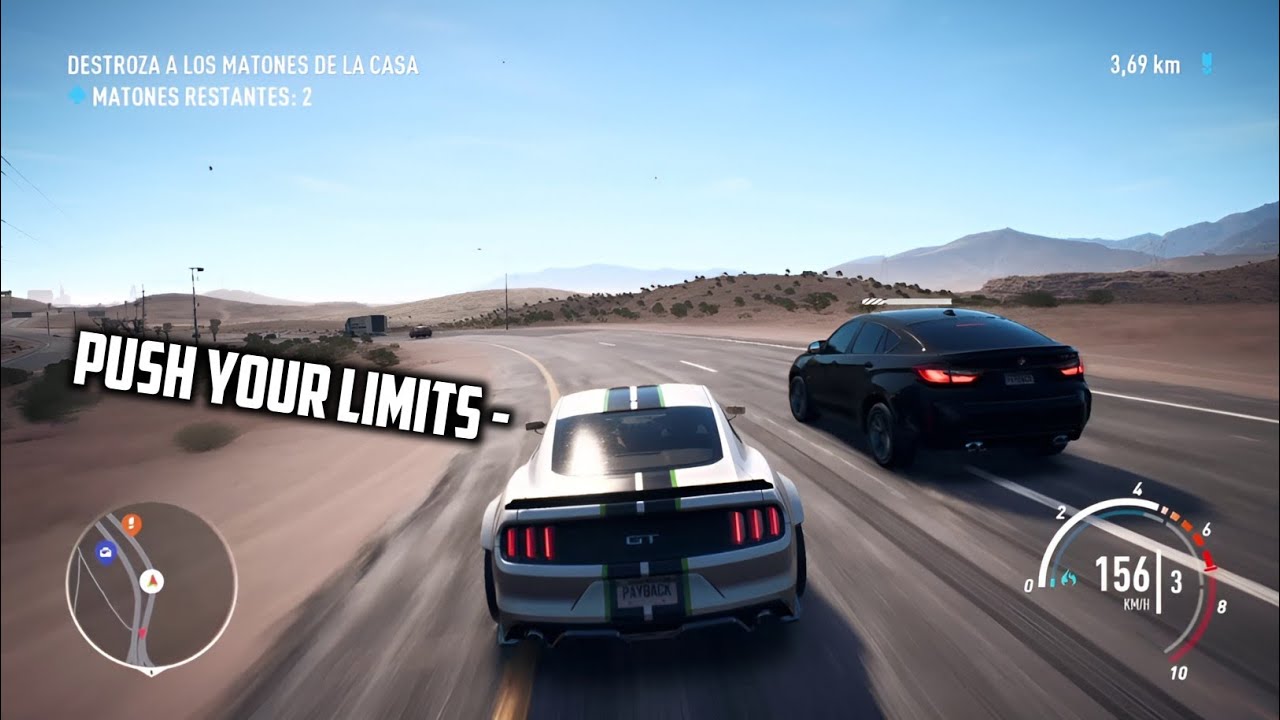Click the gear indicator showing 3
Viewport: 1280px width, 720px height.
1176,583
